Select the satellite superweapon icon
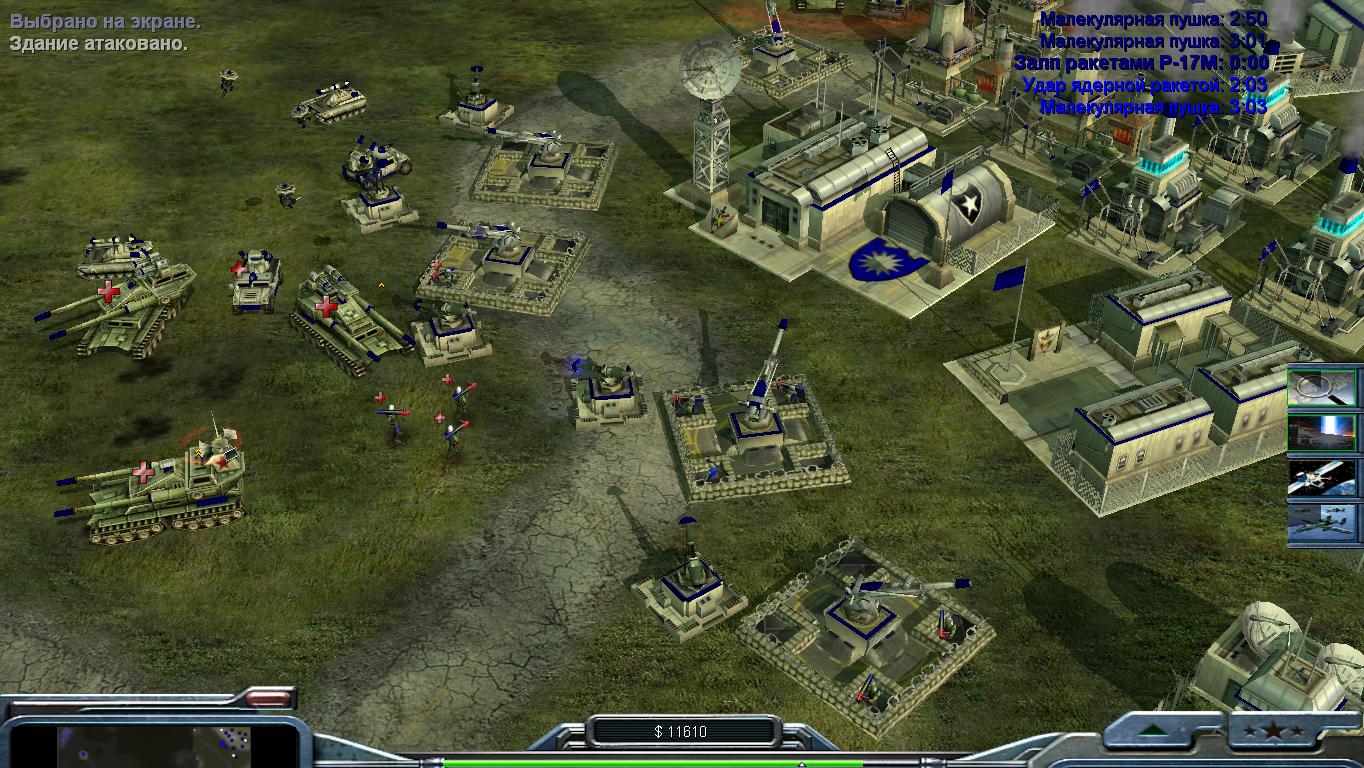The width and height of the screenshot is (1364, 768). (1321, 478)
